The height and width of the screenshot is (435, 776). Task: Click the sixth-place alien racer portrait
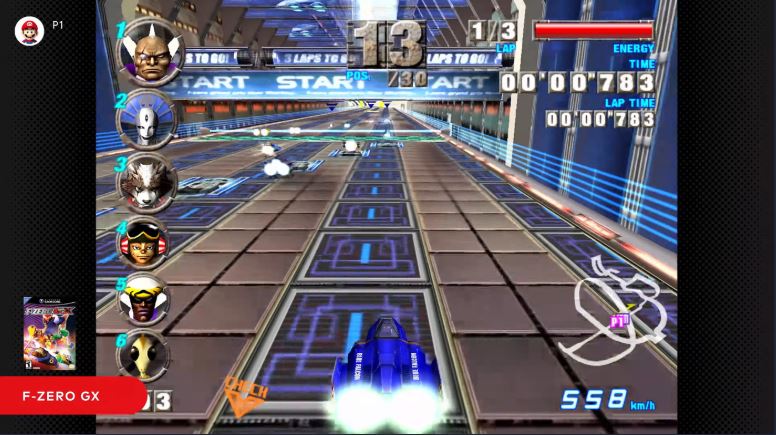(144, 354)
